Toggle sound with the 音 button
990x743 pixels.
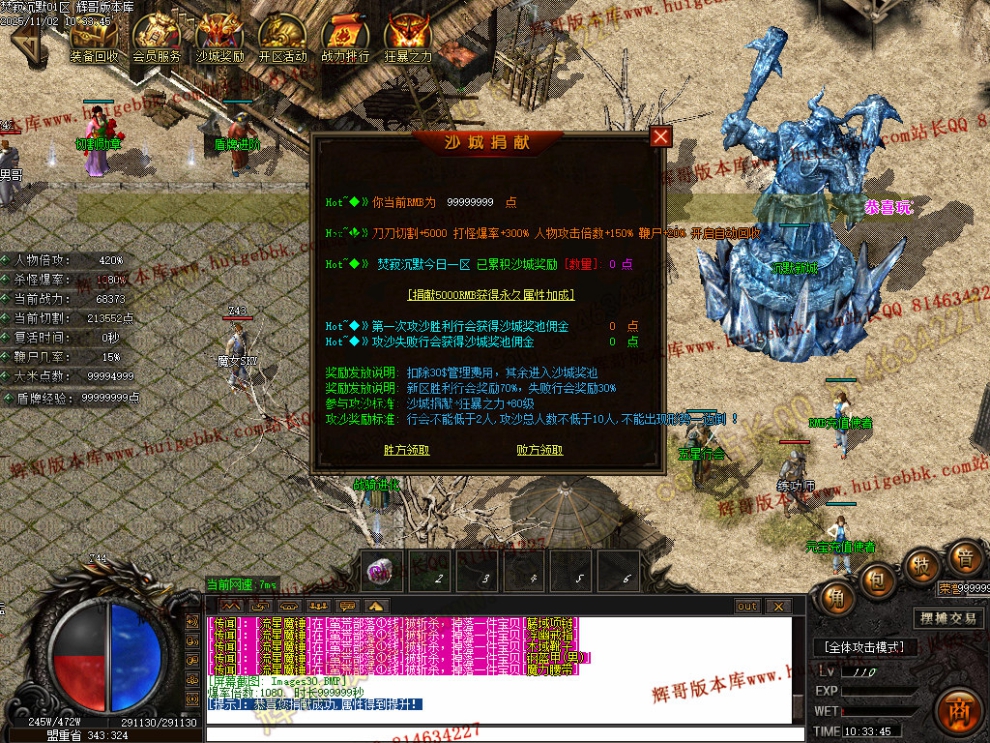965,556
